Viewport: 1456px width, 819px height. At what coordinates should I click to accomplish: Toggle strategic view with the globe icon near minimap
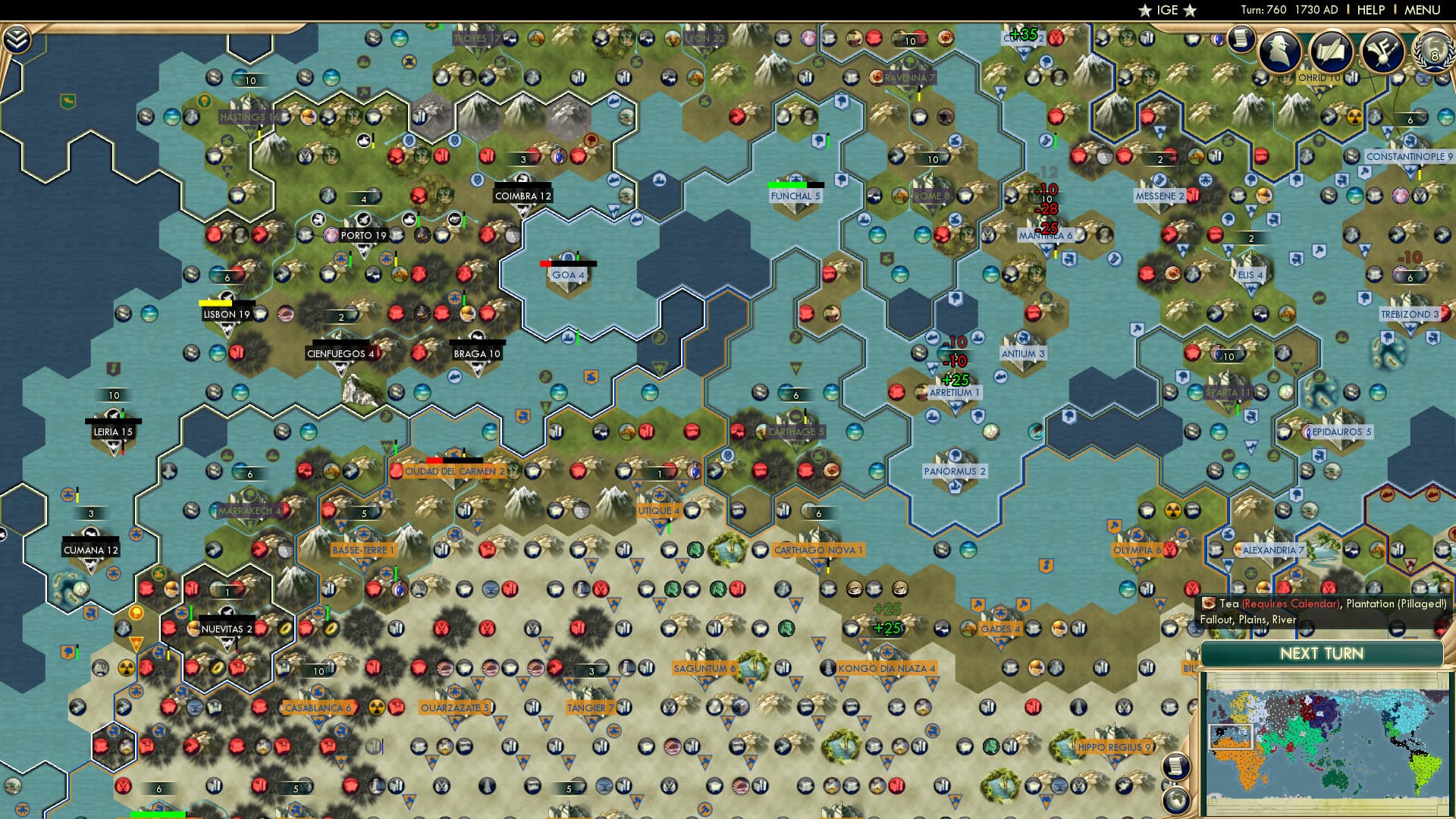tap(1176, 801)
